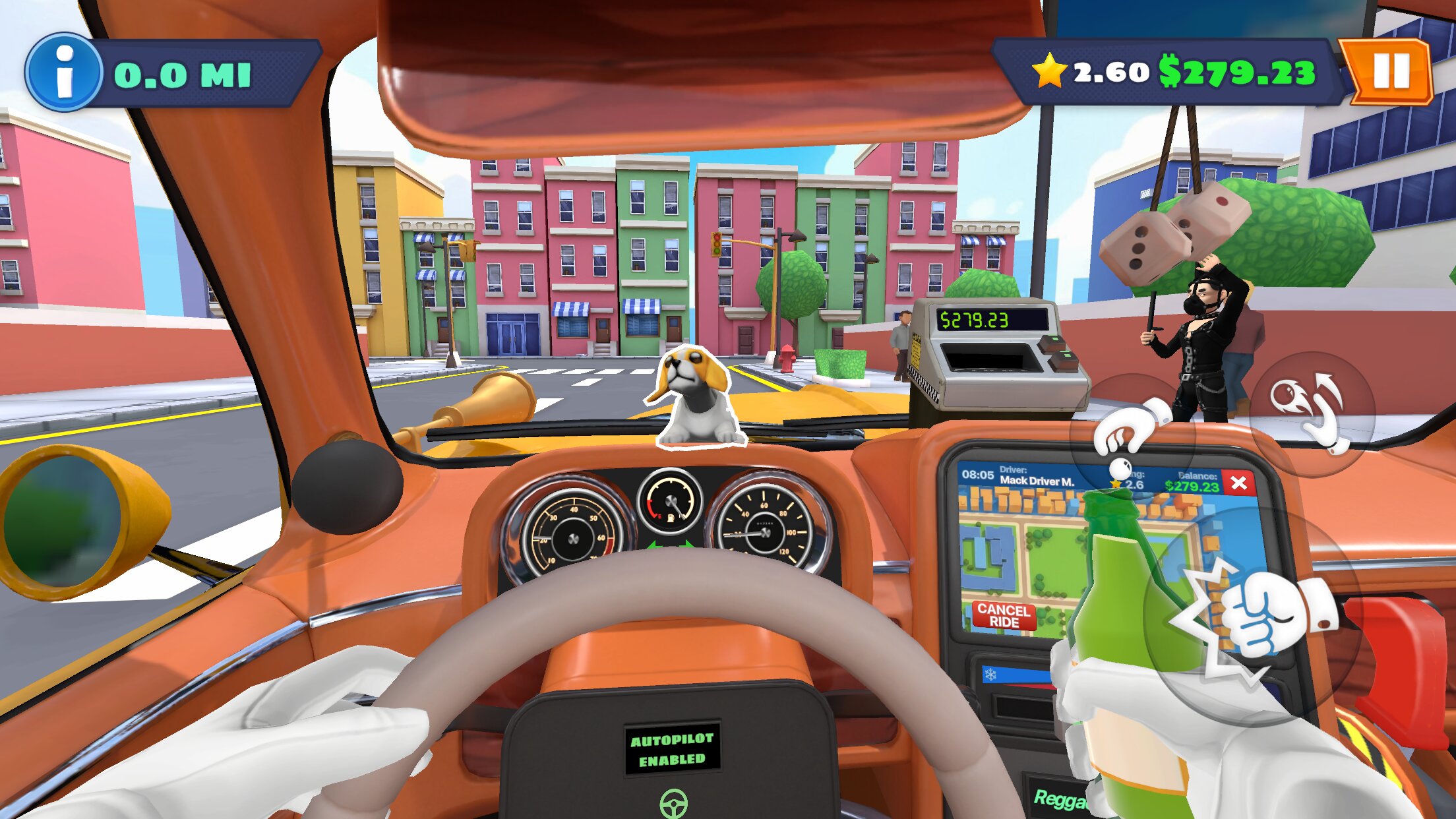1456x819 pixels.
Task: Close the tablet with the red X
Action: click(x=1238, y=483)
